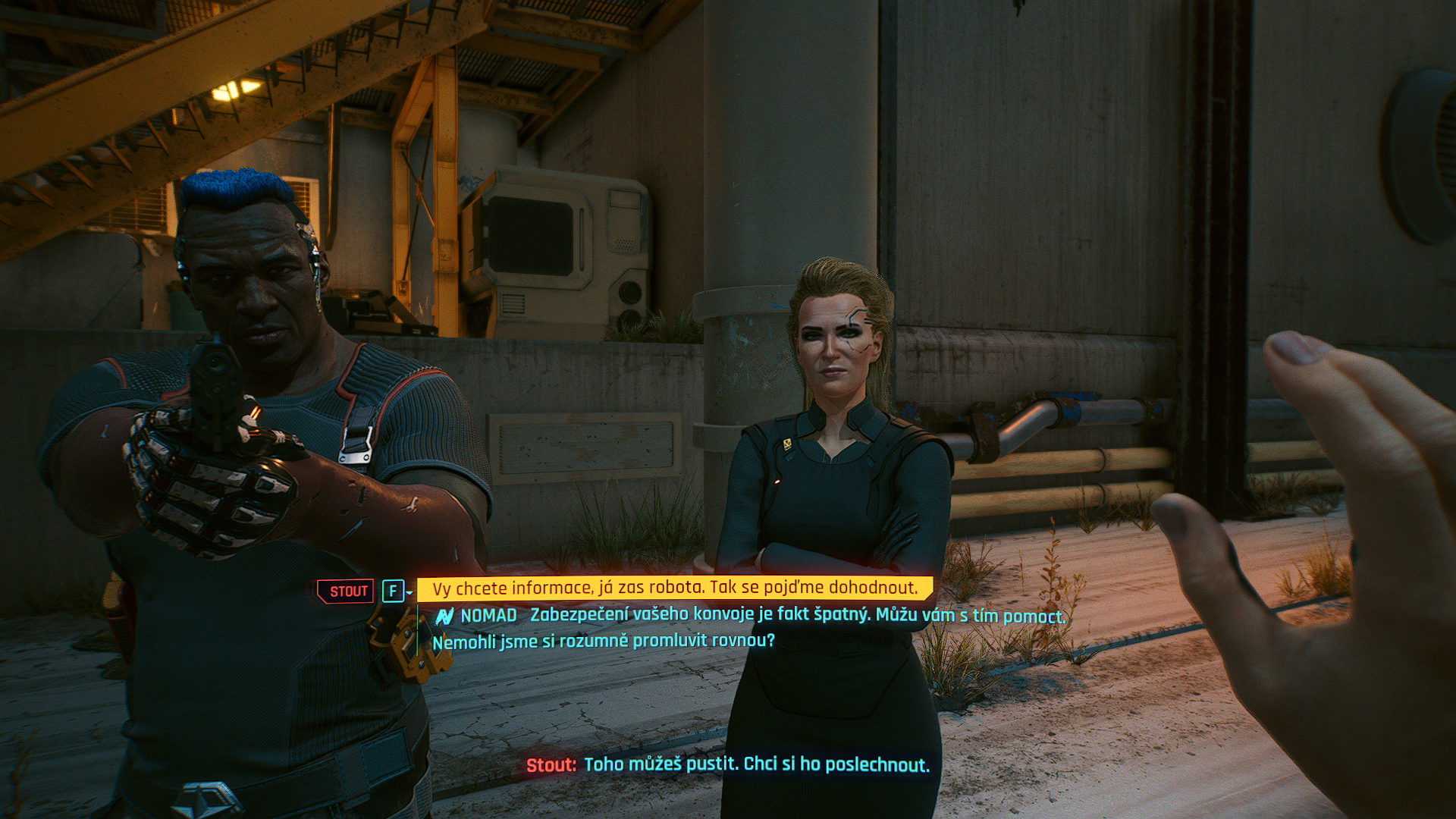
Task: Choose the highlighted reply about trading information for the robot
Action: 674,588
